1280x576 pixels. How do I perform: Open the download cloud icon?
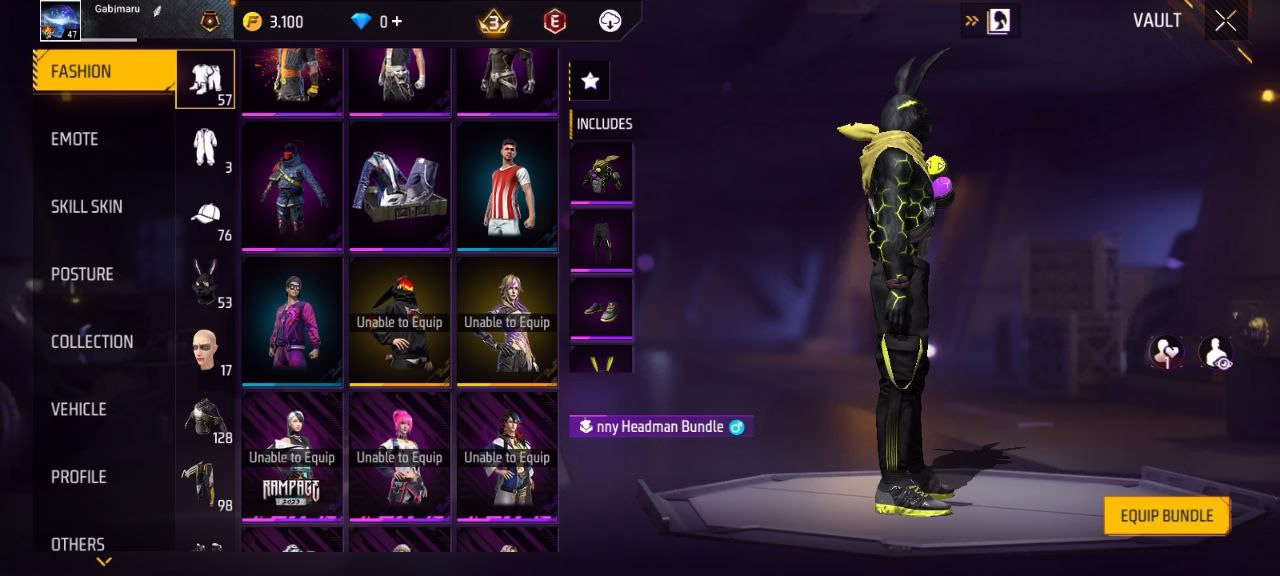tap(610, 21)
